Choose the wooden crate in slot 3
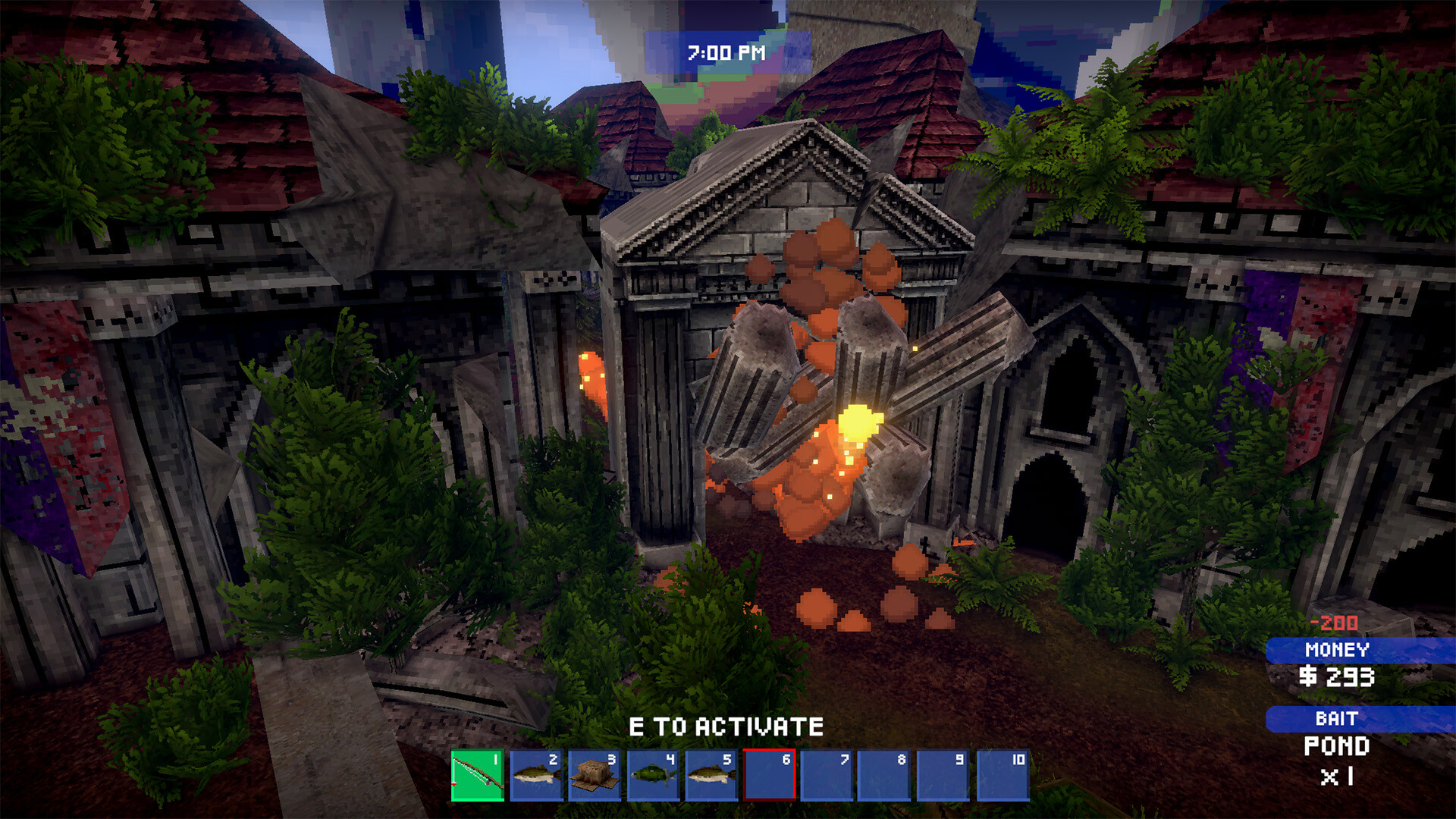 pyautogui.click(x=595, y=775)
